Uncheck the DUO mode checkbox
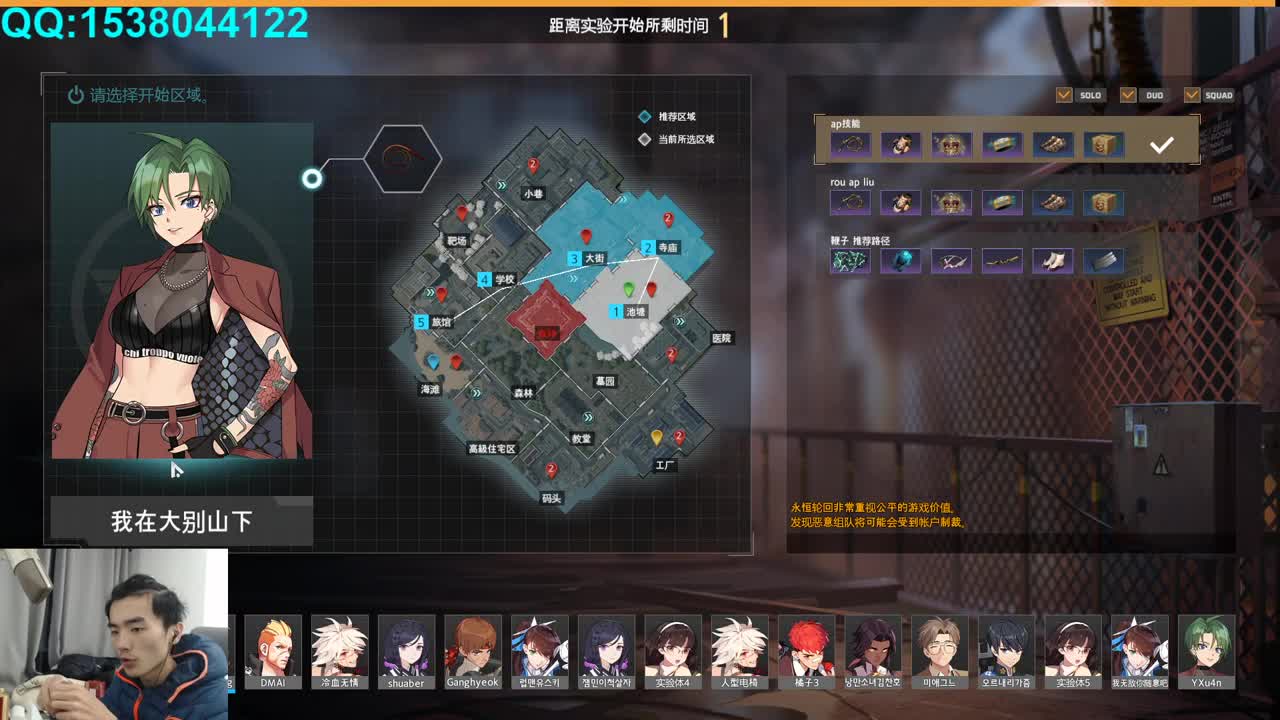 click(1127, 95)
